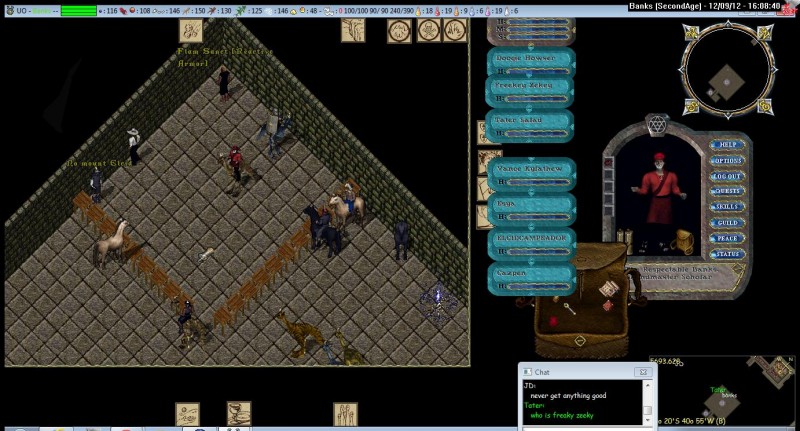The width and height of the screenshot is (800, 431).
Task: Open Options from the paperdoll
Action: pyautogui.click(x=727, y=161)
